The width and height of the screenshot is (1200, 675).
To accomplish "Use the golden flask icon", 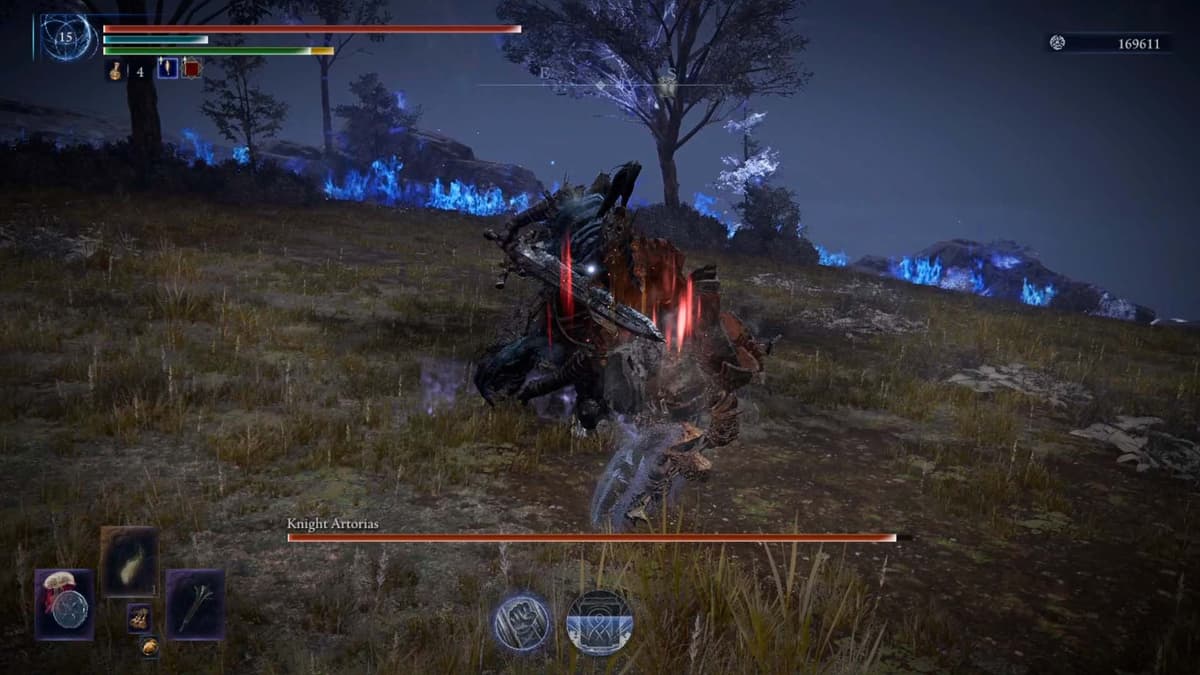I will [x=116, y=70].
